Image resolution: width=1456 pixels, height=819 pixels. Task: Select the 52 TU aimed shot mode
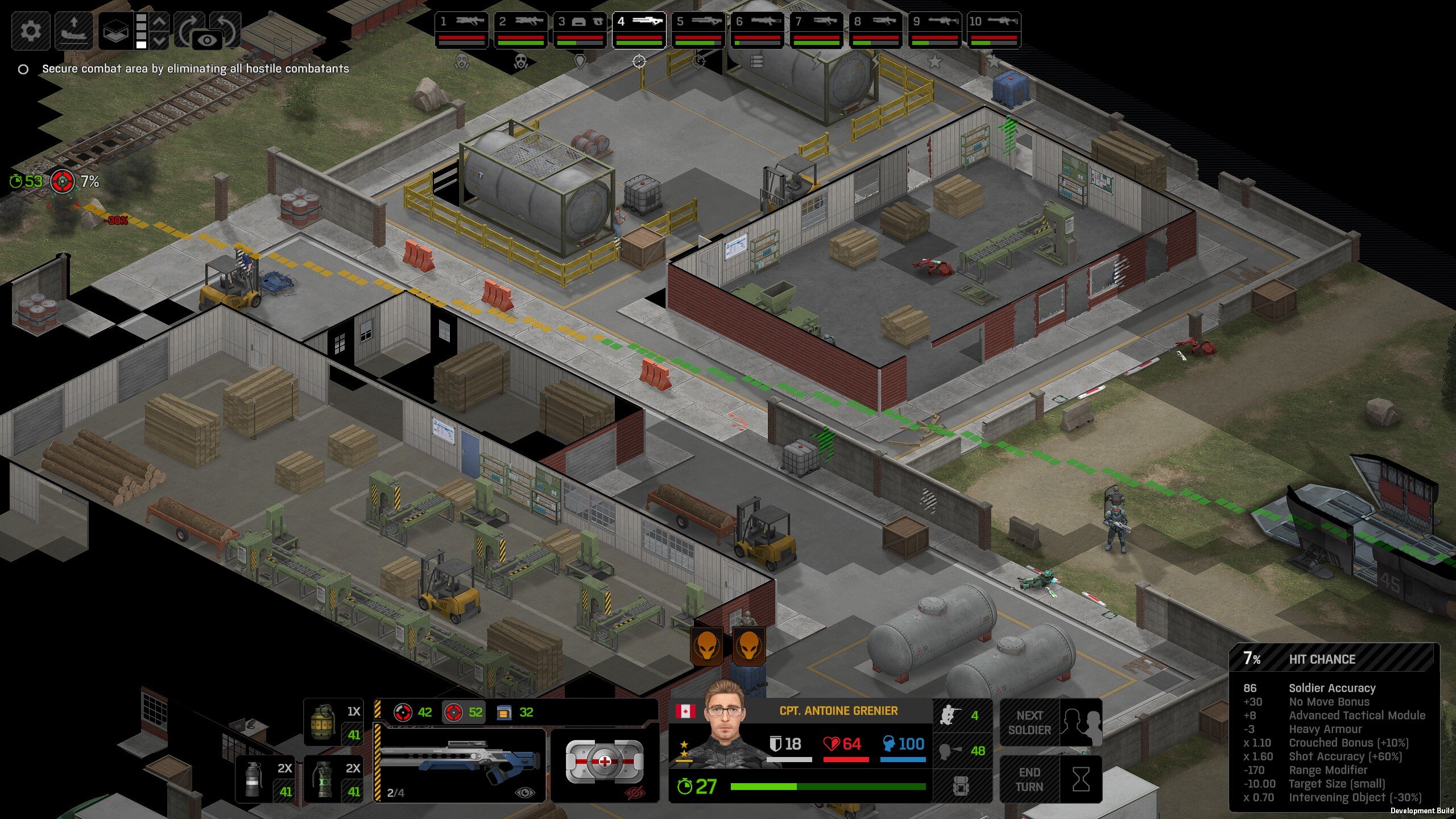[x=464, y=712]
